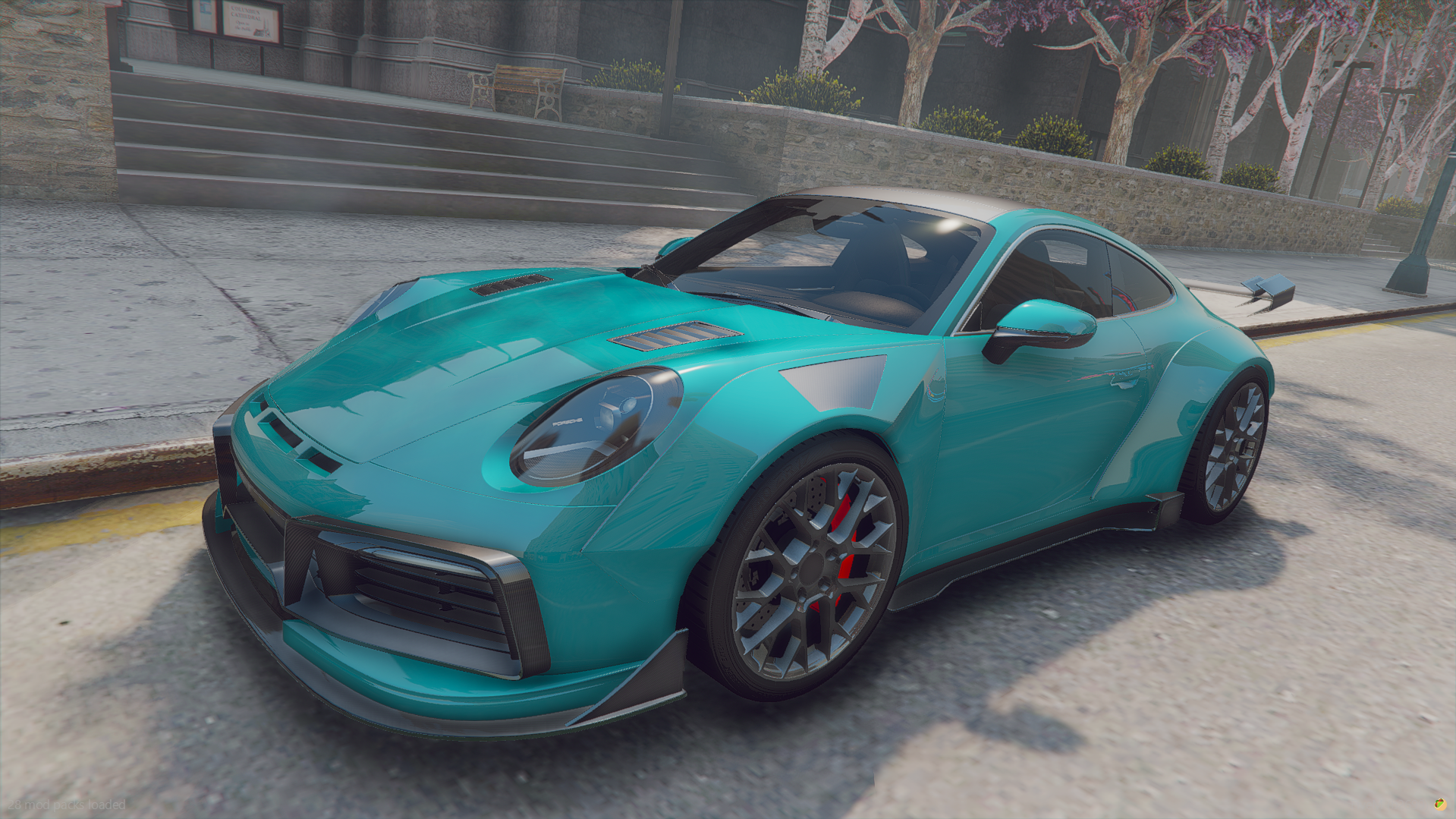Click the FiveM taco icon
Screen dimensions: 1456x819
[1440, 804]
